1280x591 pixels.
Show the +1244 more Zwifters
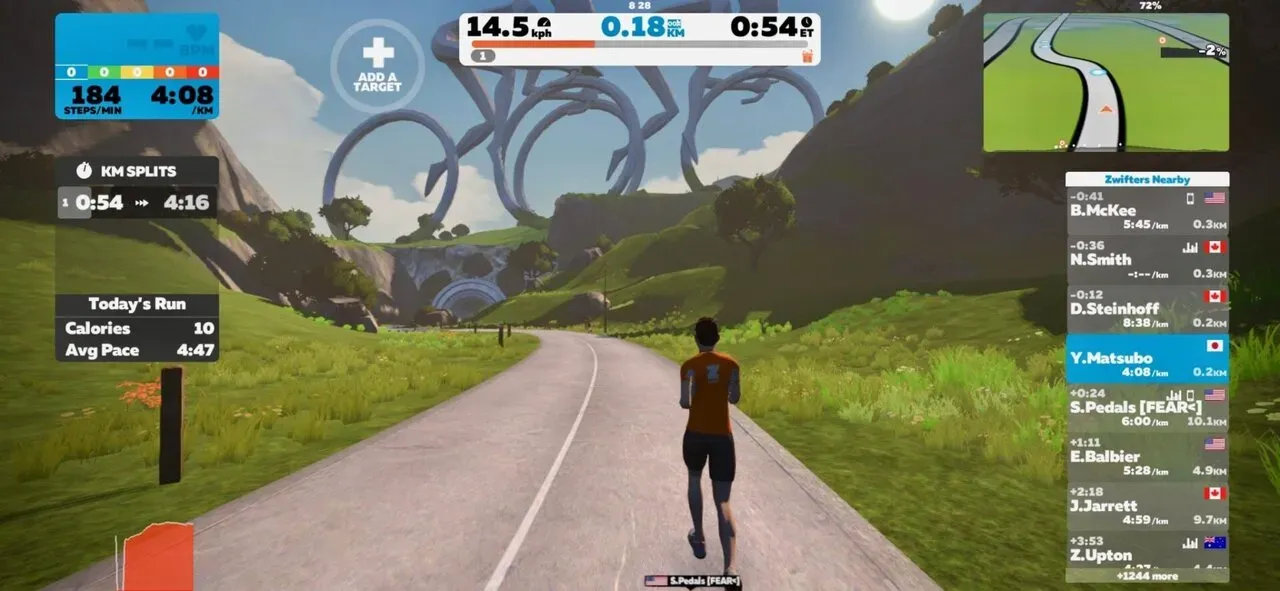pos(1146,576)
